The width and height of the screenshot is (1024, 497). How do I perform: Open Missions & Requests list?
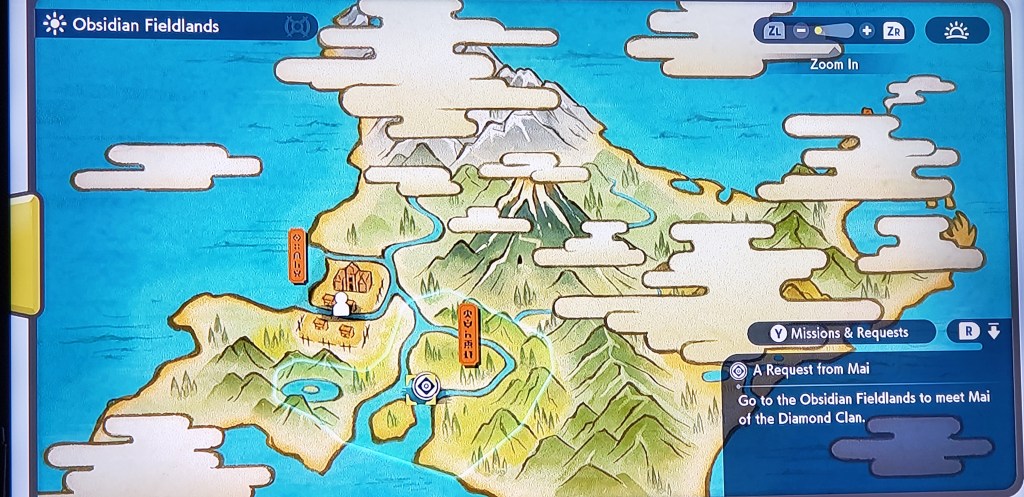839,333
